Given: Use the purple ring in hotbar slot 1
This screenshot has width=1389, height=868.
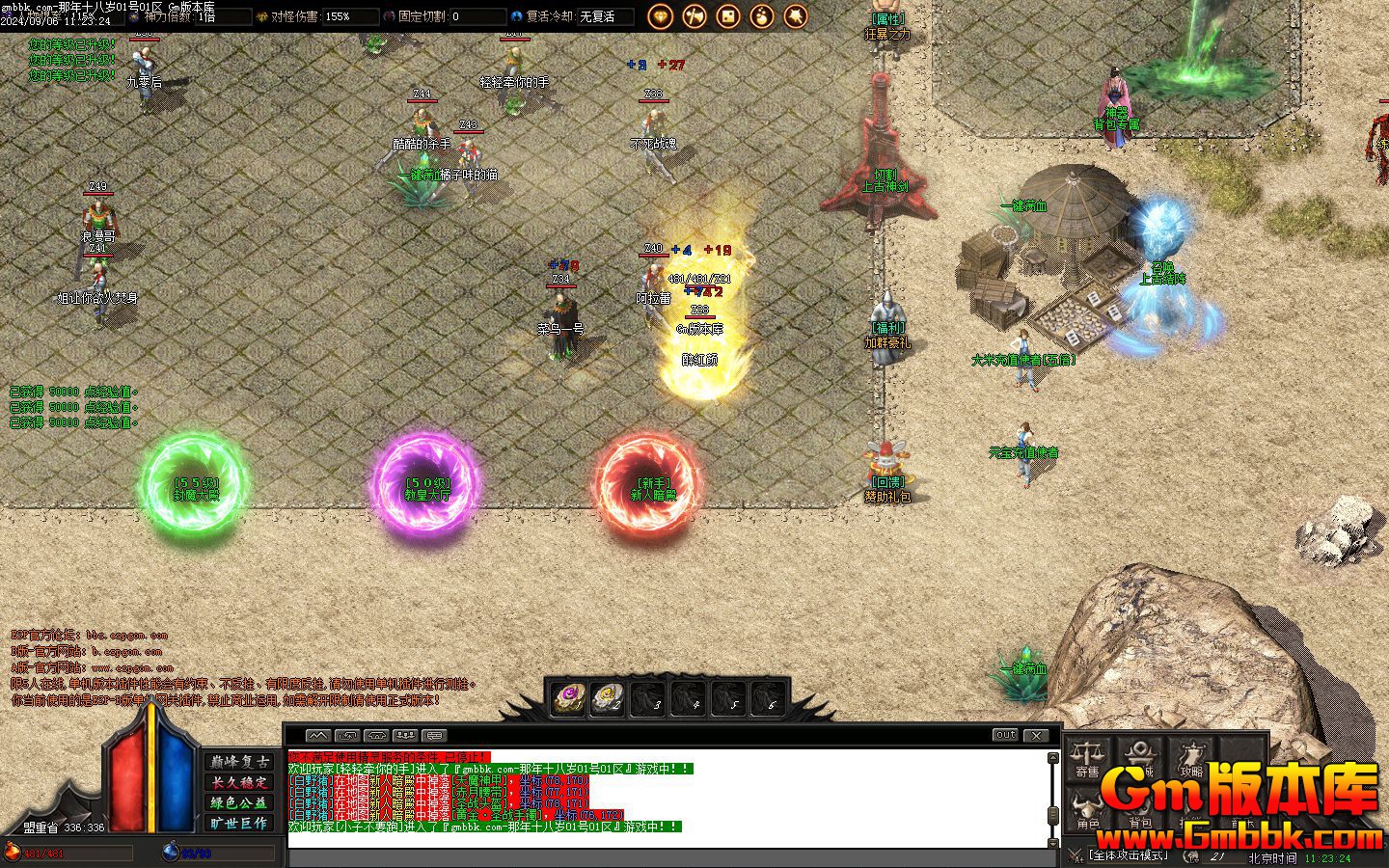Looking at the screenshot, I should [x=567, y=697].
